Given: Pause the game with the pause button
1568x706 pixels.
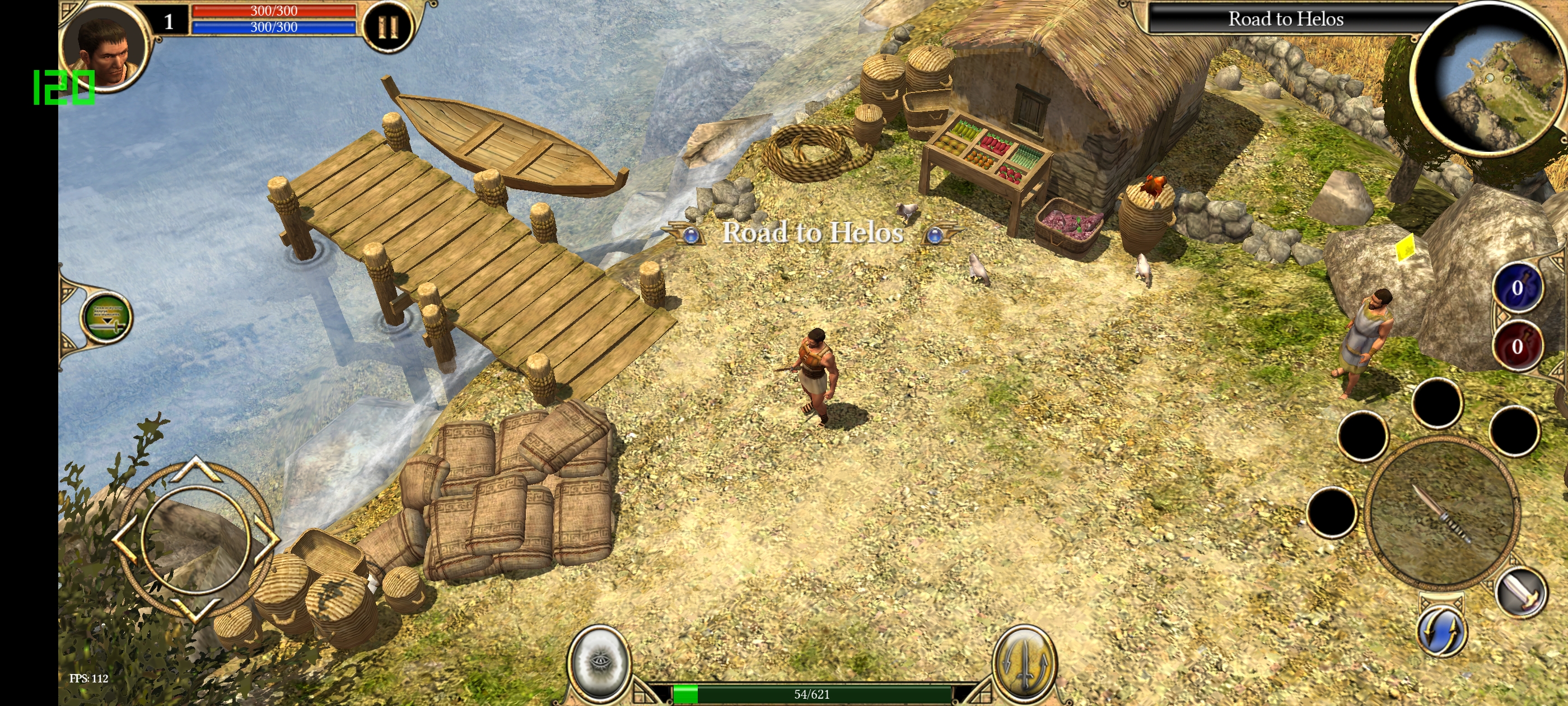Looking at the screenshot, I should [x=388, y=26].
